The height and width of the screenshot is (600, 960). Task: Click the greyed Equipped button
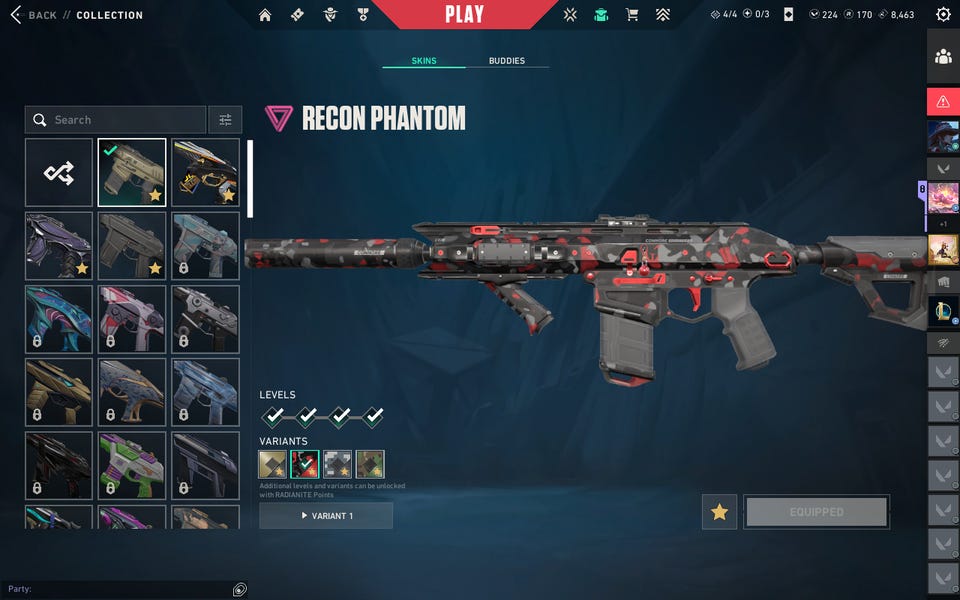(x=816, y=512)
